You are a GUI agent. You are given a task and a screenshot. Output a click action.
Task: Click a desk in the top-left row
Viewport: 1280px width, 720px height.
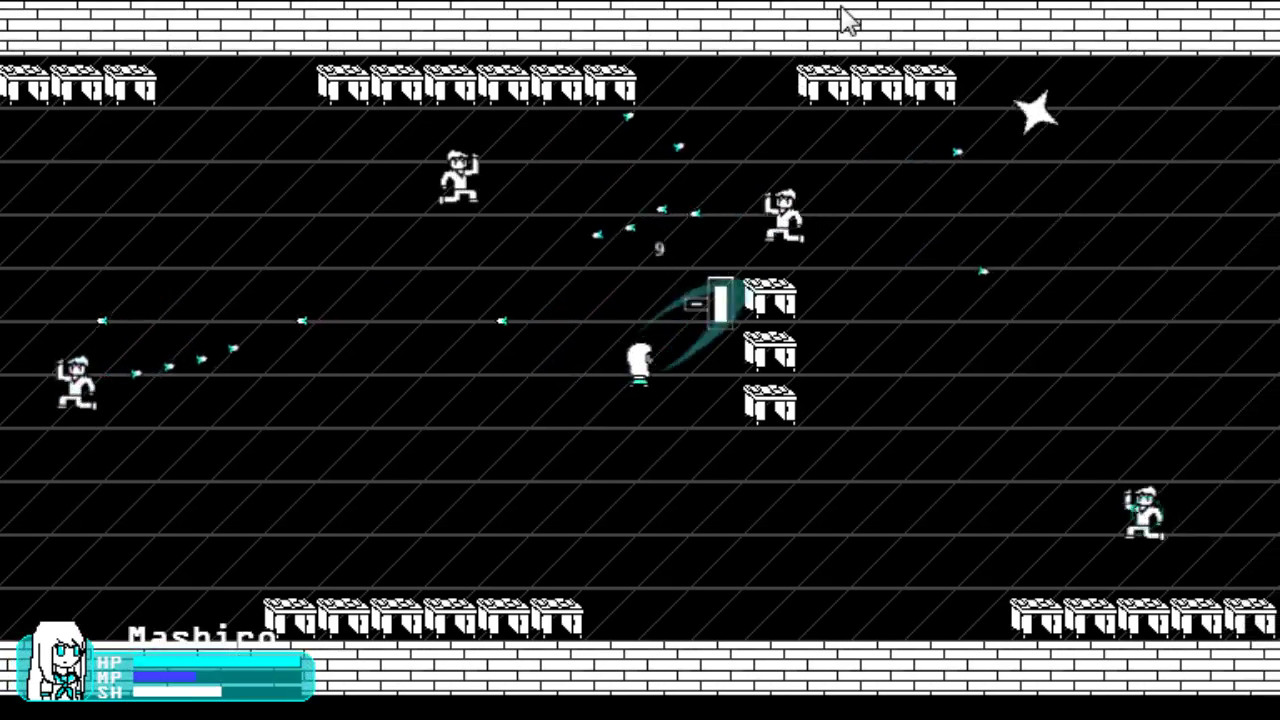pyautogui.click(x=75, y=85)
